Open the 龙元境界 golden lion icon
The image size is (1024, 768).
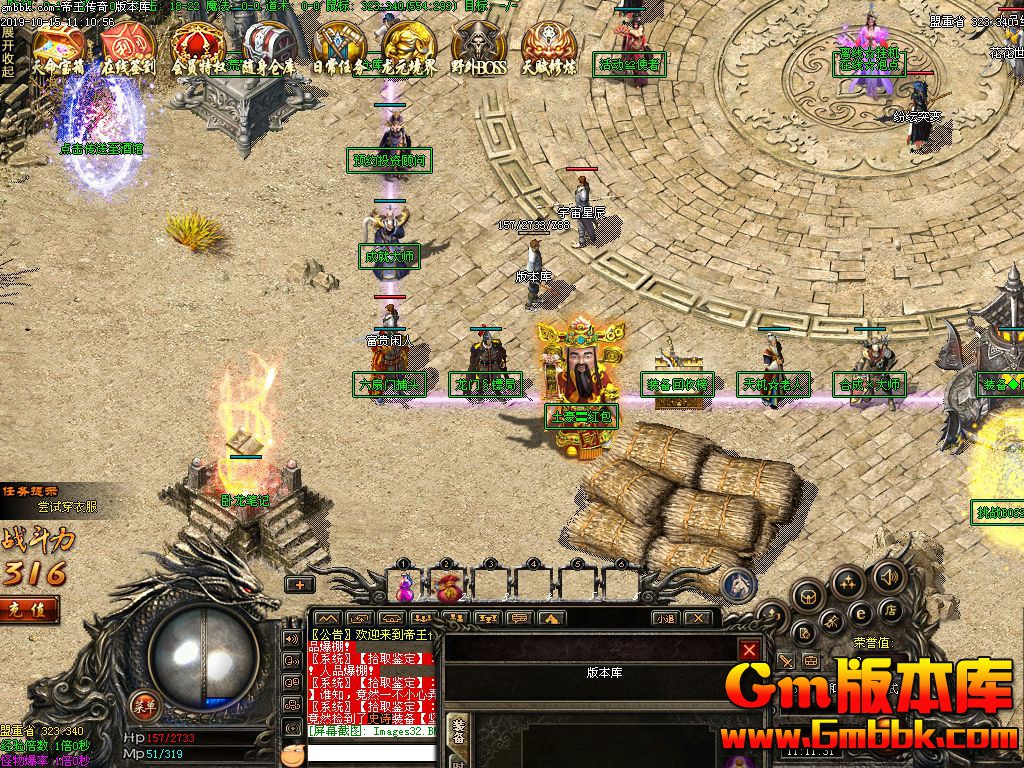[409, 46]
